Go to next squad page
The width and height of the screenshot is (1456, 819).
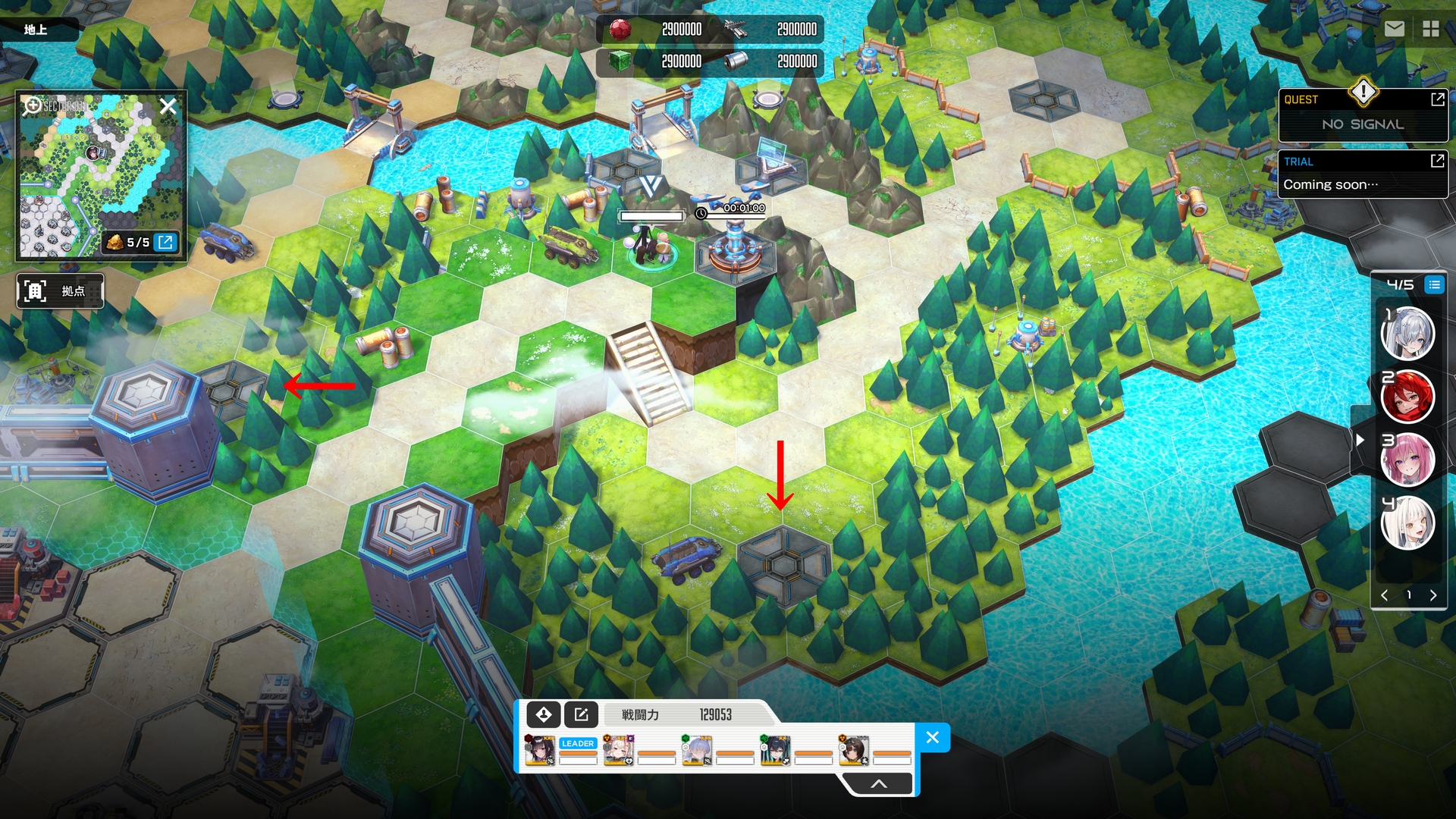(1433, 595)
